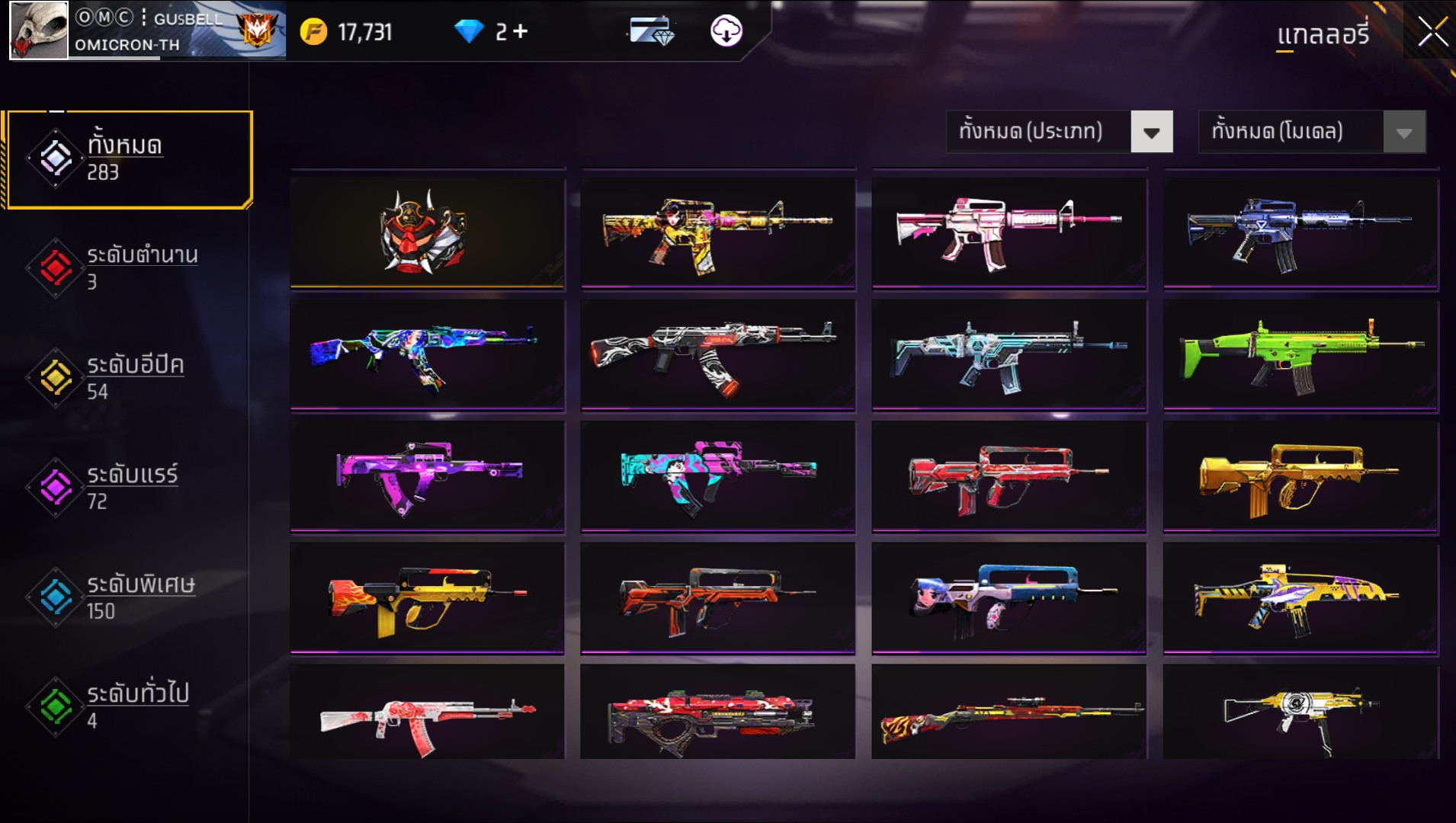
Task: Select the ระดับทั่วไป category
Action: point(130,706)
